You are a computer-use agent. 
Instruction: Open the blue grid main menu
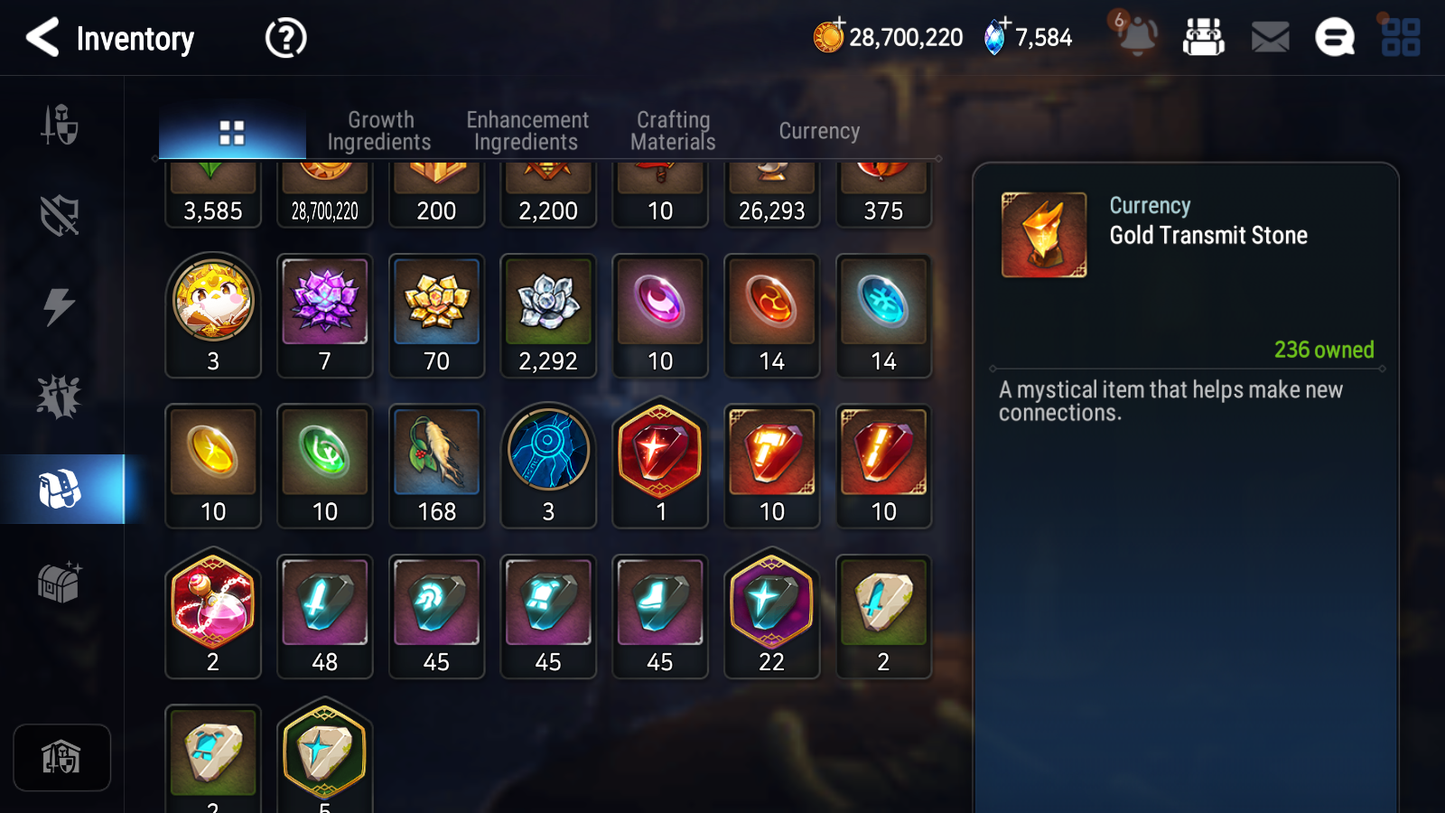click(x=1400, y=38)
